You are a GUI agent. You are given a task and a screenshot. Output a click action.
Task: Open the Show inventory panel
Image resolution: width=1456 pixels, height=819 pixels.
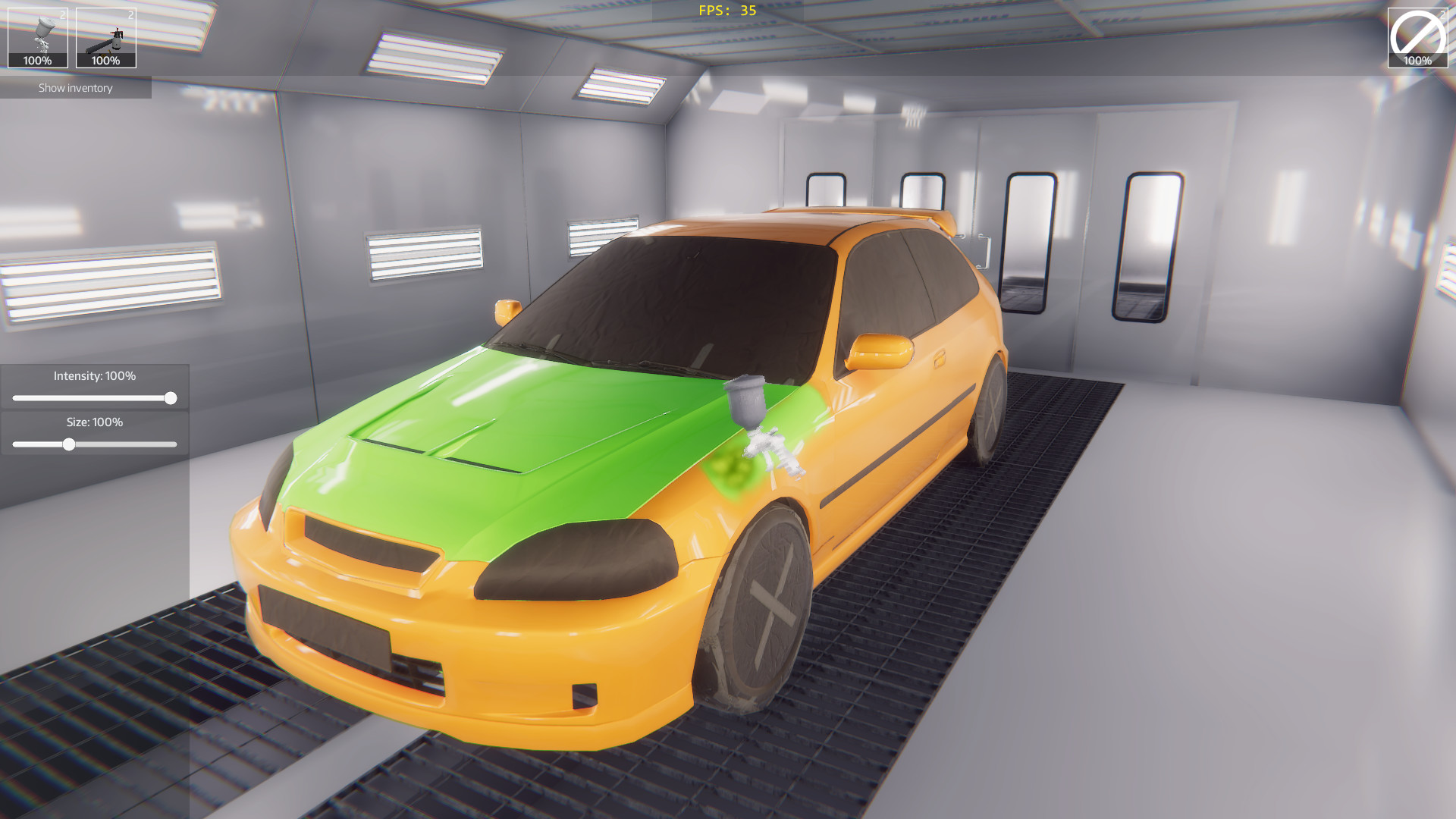pyautogui.click(x=75, y=88)
